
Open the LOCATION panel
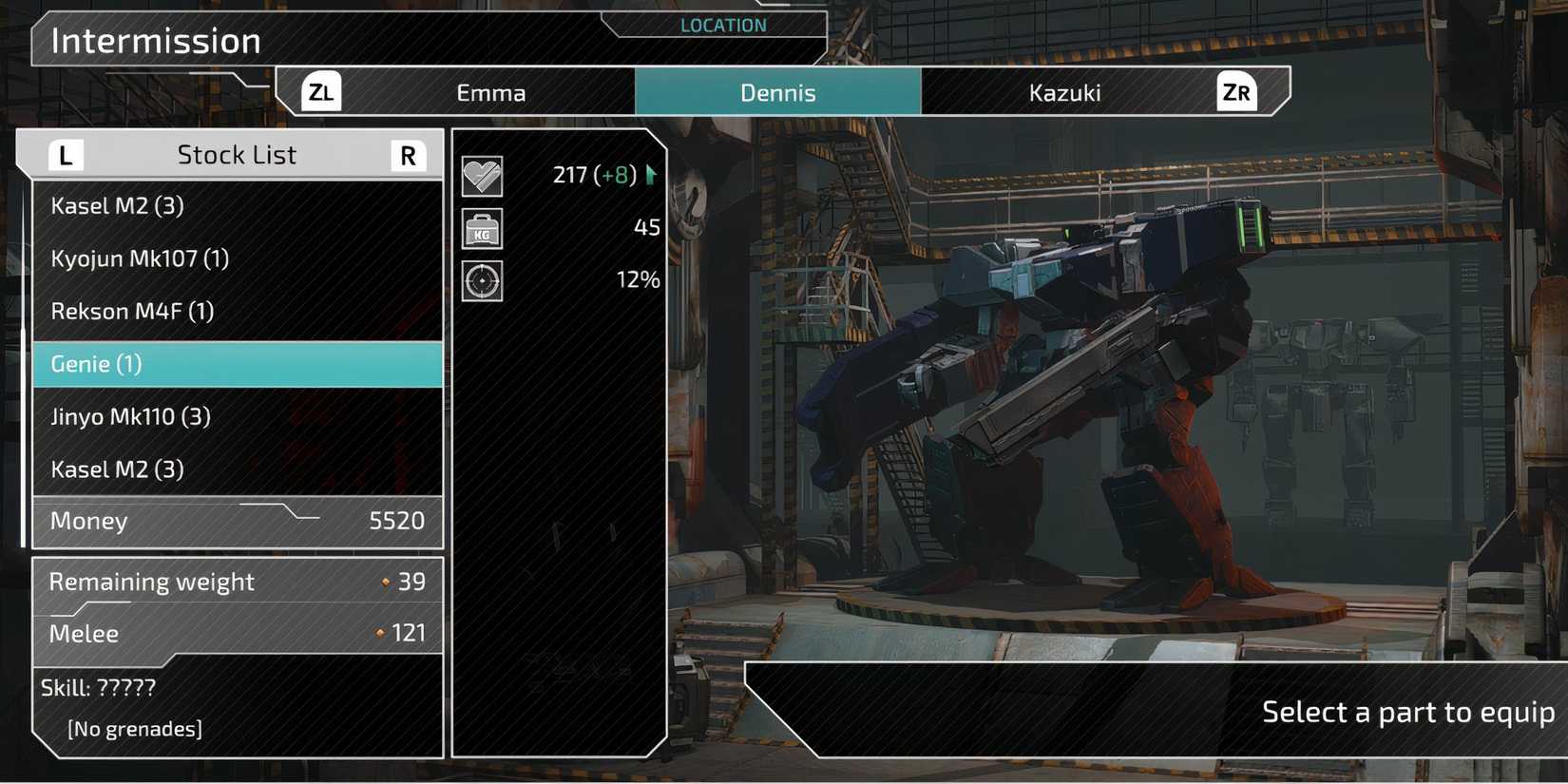(722, 25)
